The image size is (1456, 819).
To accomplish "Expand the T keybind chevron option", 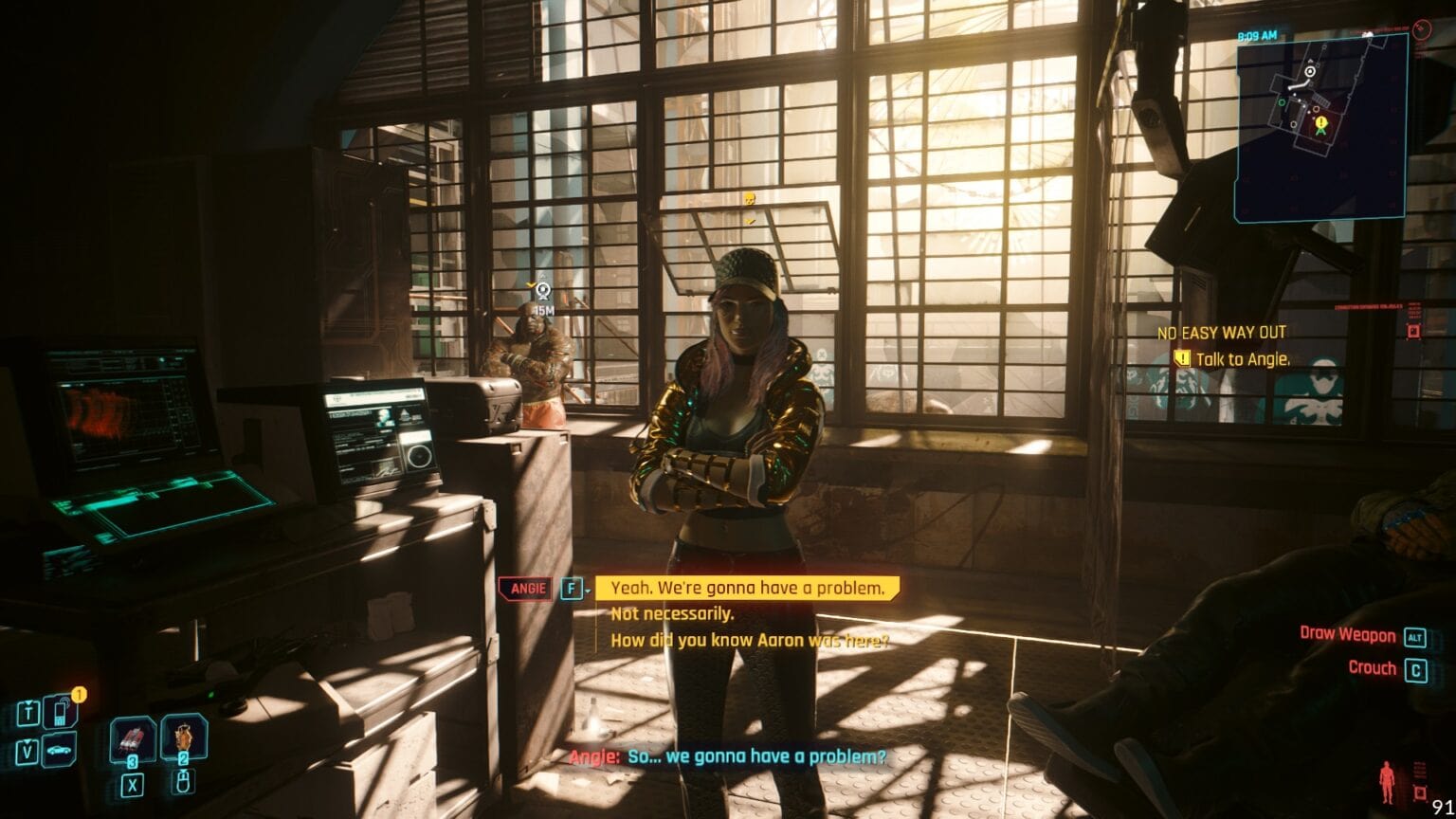I will tap(28, 701).
